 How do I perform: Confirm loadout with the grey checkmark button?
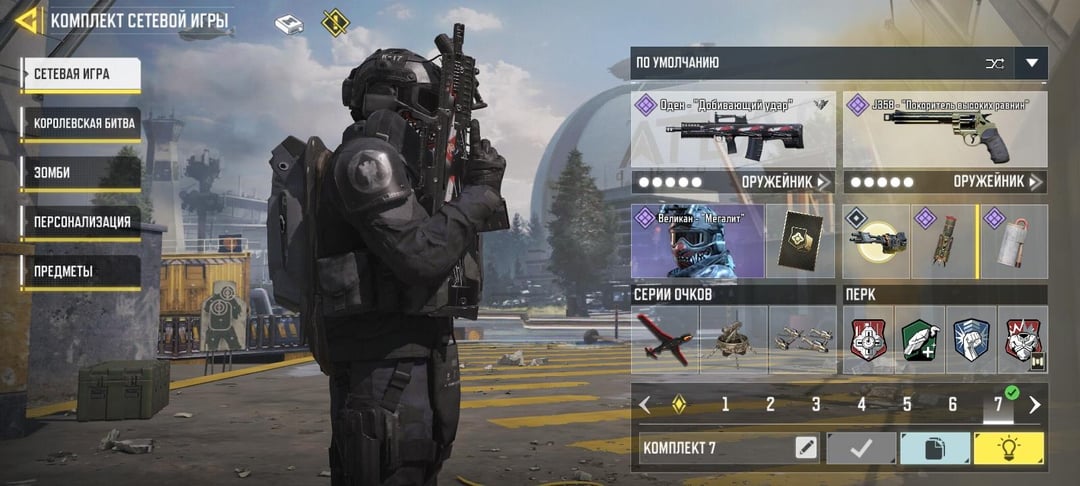pyautogui.click(x=860, y=448)
